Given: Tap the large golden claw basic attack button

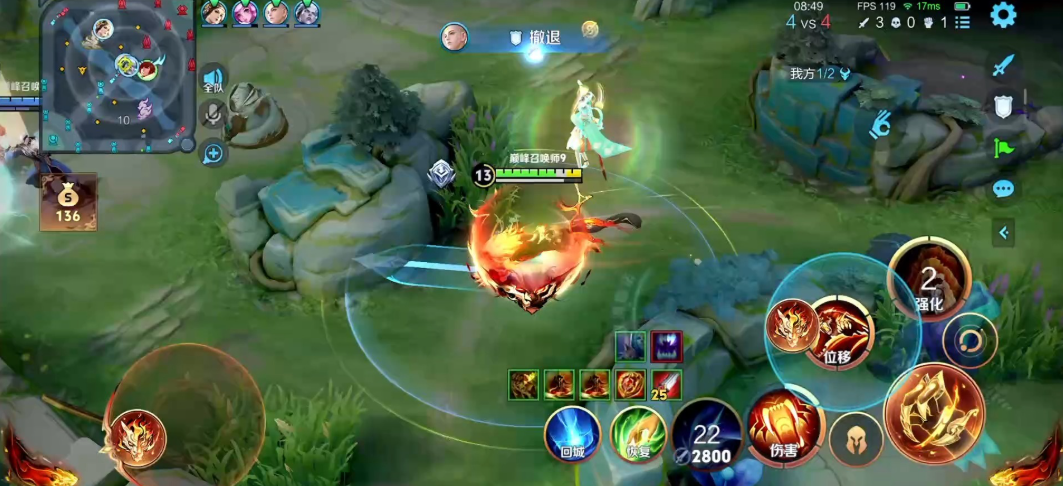Looking at the screenshot, I should click(x=934, y=414).
